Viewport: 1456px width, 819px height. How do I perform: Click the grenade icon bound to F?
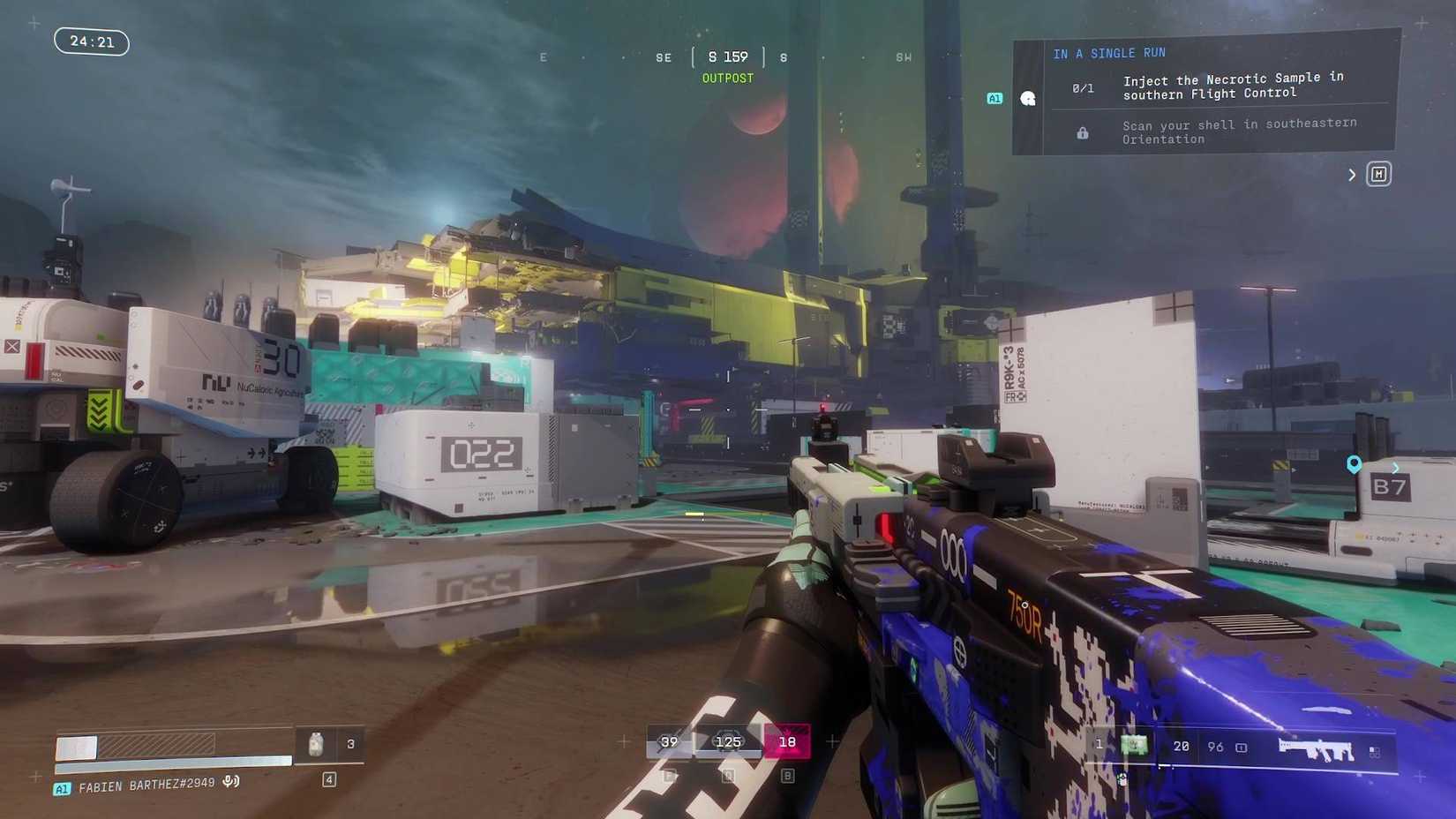pyautogui.click(x=669, y=742)
